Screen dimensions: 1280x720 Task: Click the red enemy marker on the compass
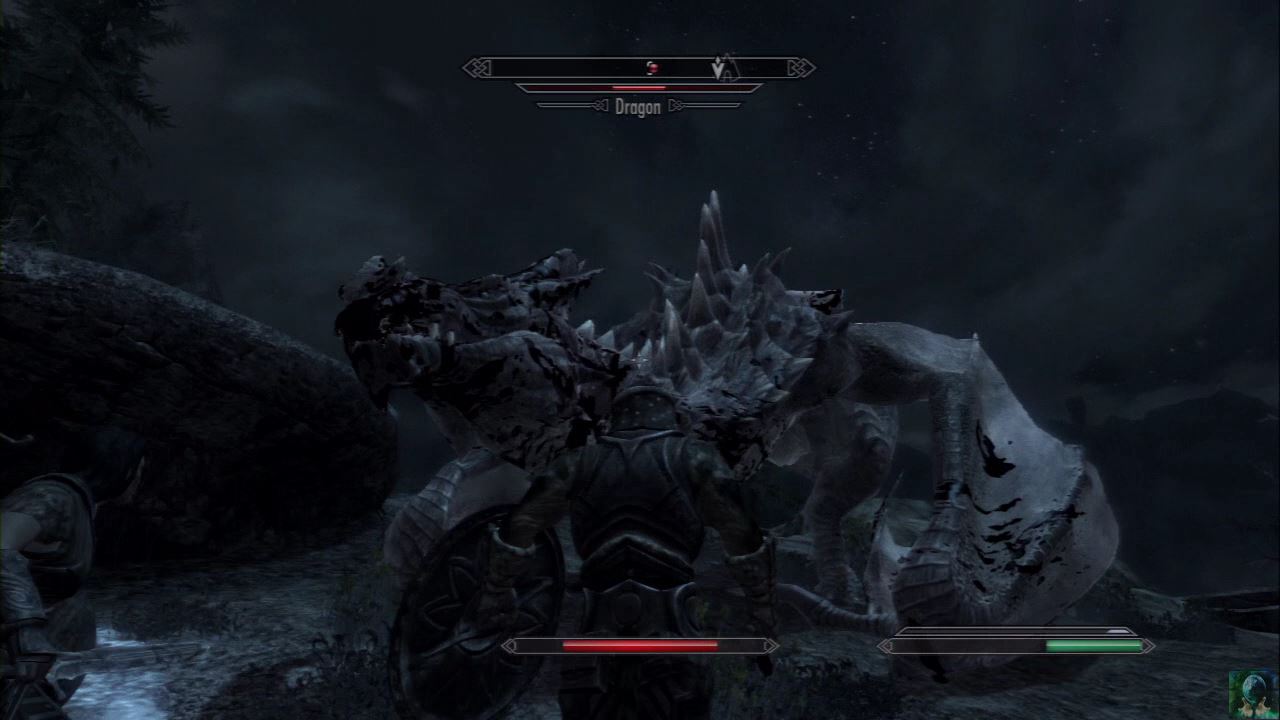652,68
